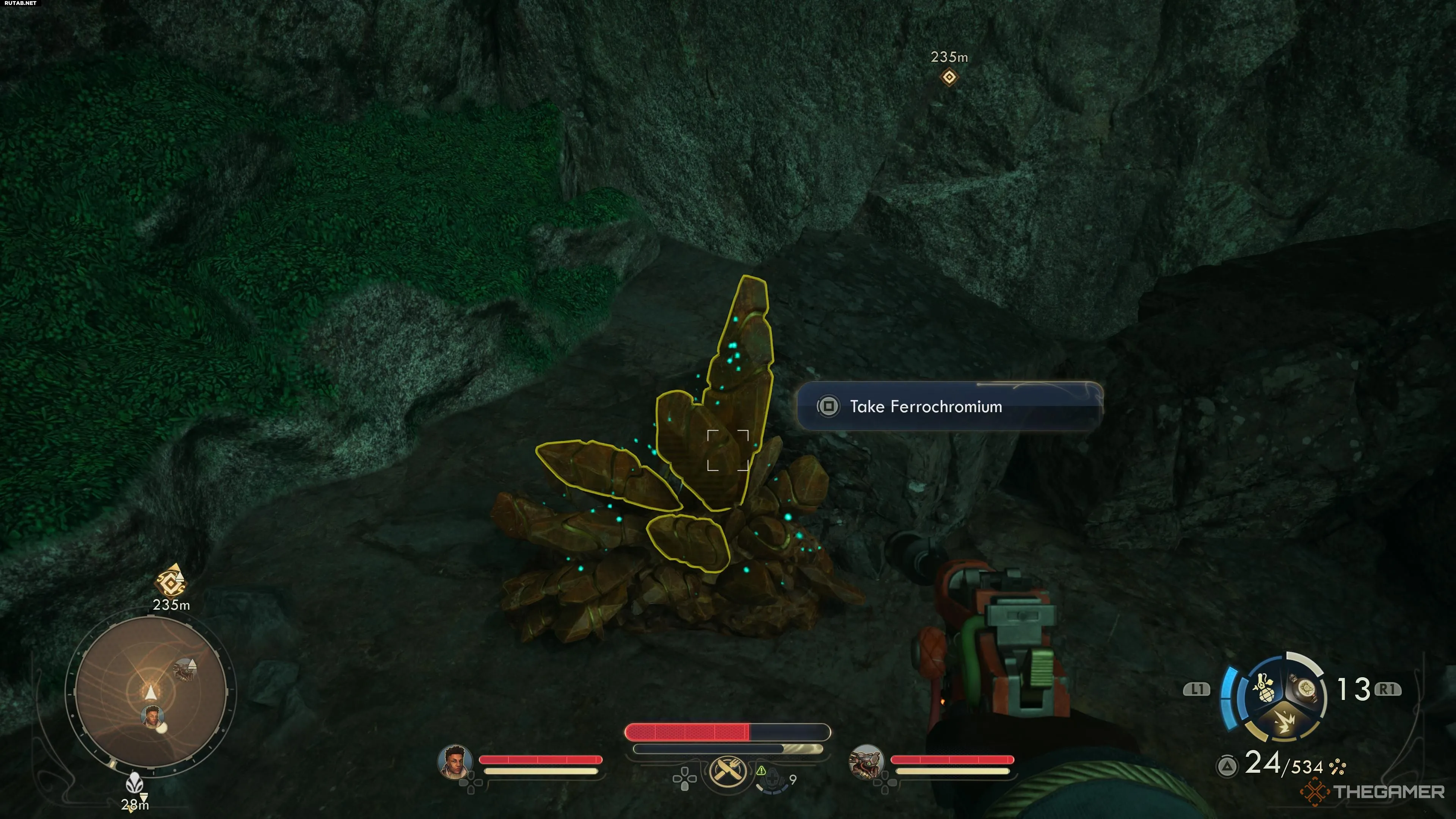The width and height of the screenshot is (1456, 819).
Task: Select the human companion portrait in the bottom HUD
Action: click(x=455, y=761)
